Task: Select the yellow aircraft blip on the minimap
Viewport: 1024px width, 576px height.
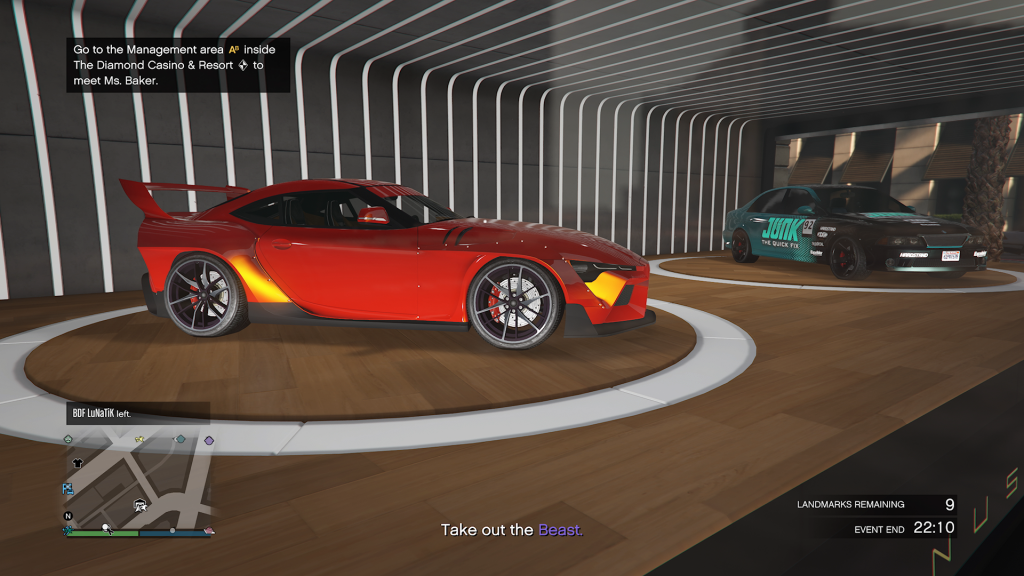Action: (x=140, y=440)
